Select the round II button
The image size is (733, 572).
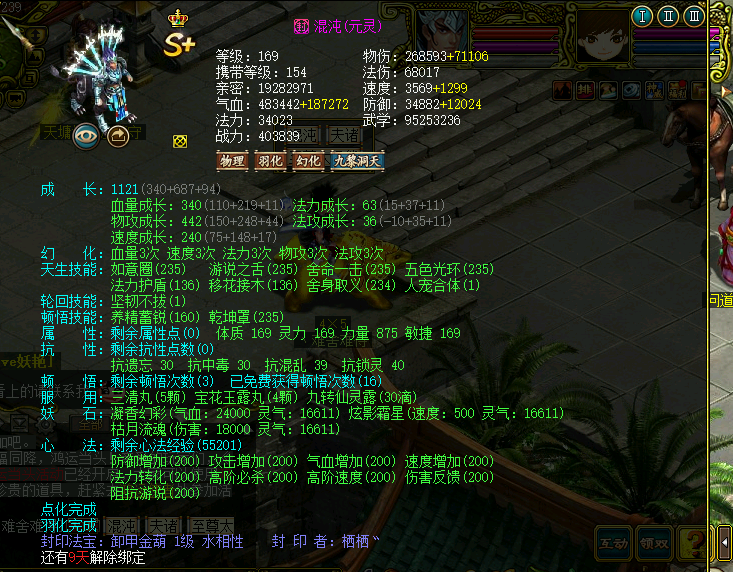(668, 16)
